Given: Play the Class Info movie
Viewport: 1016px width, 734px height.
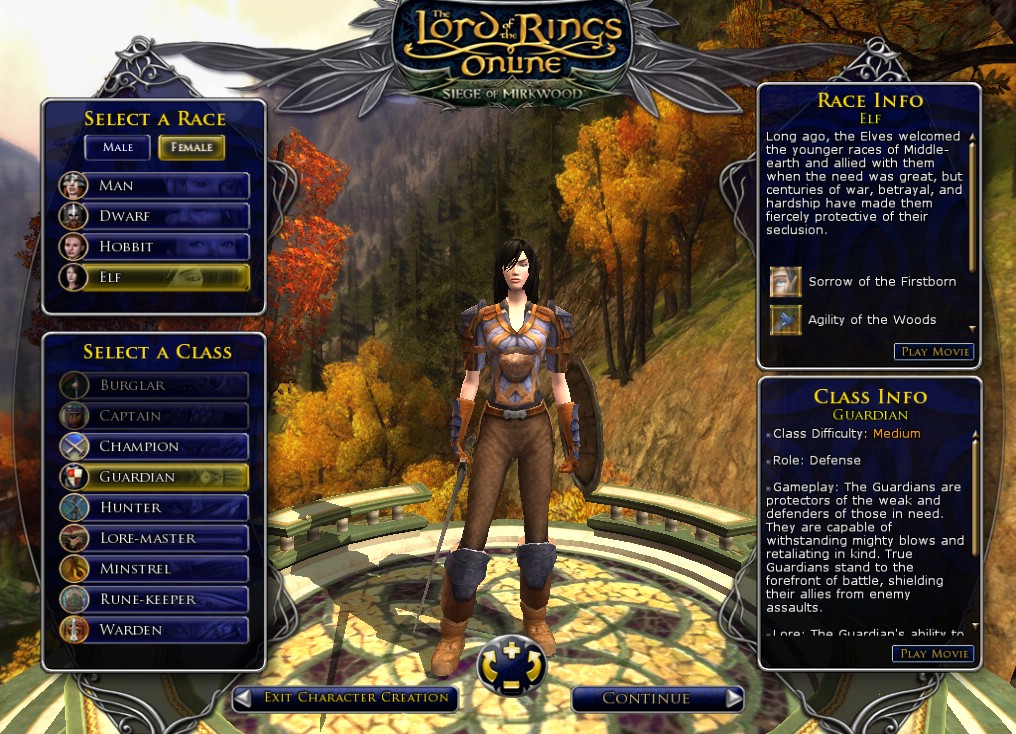Looking at the screenshot, I should (933, 654).
